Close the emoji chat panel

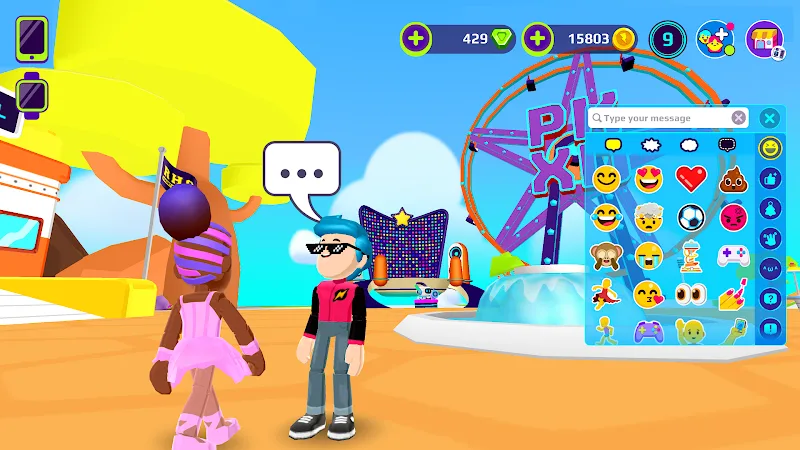(769, 118)
